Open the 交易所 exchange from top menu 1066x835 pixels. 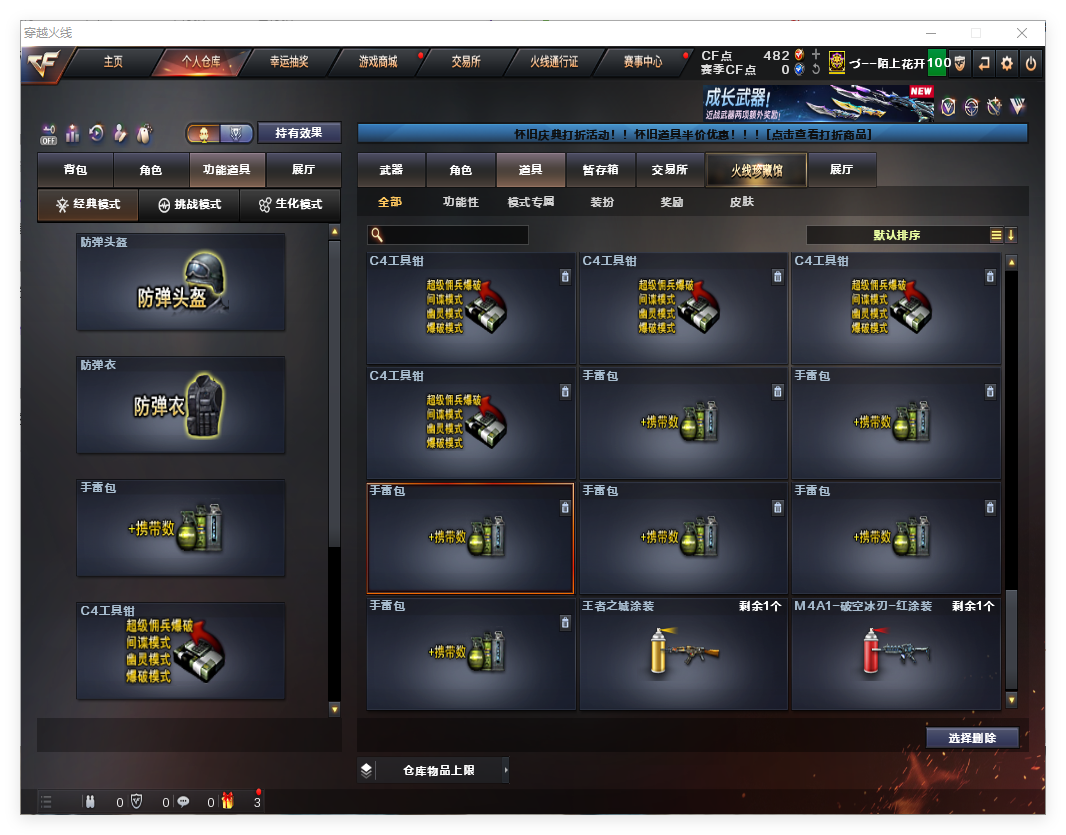click(x=465, y=62)
